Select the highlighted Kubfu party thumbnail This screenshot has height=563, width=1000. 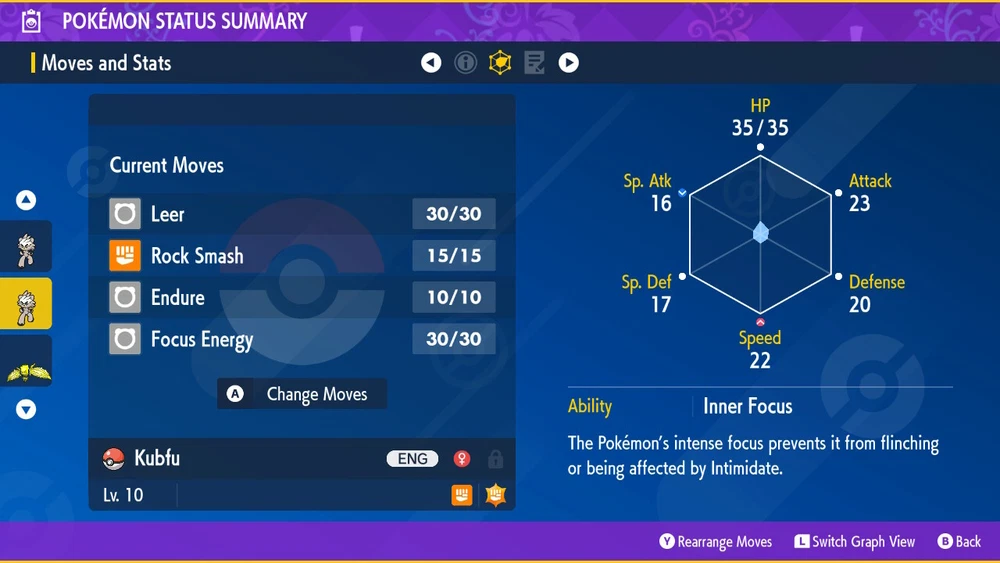click(x=26, y=303)
